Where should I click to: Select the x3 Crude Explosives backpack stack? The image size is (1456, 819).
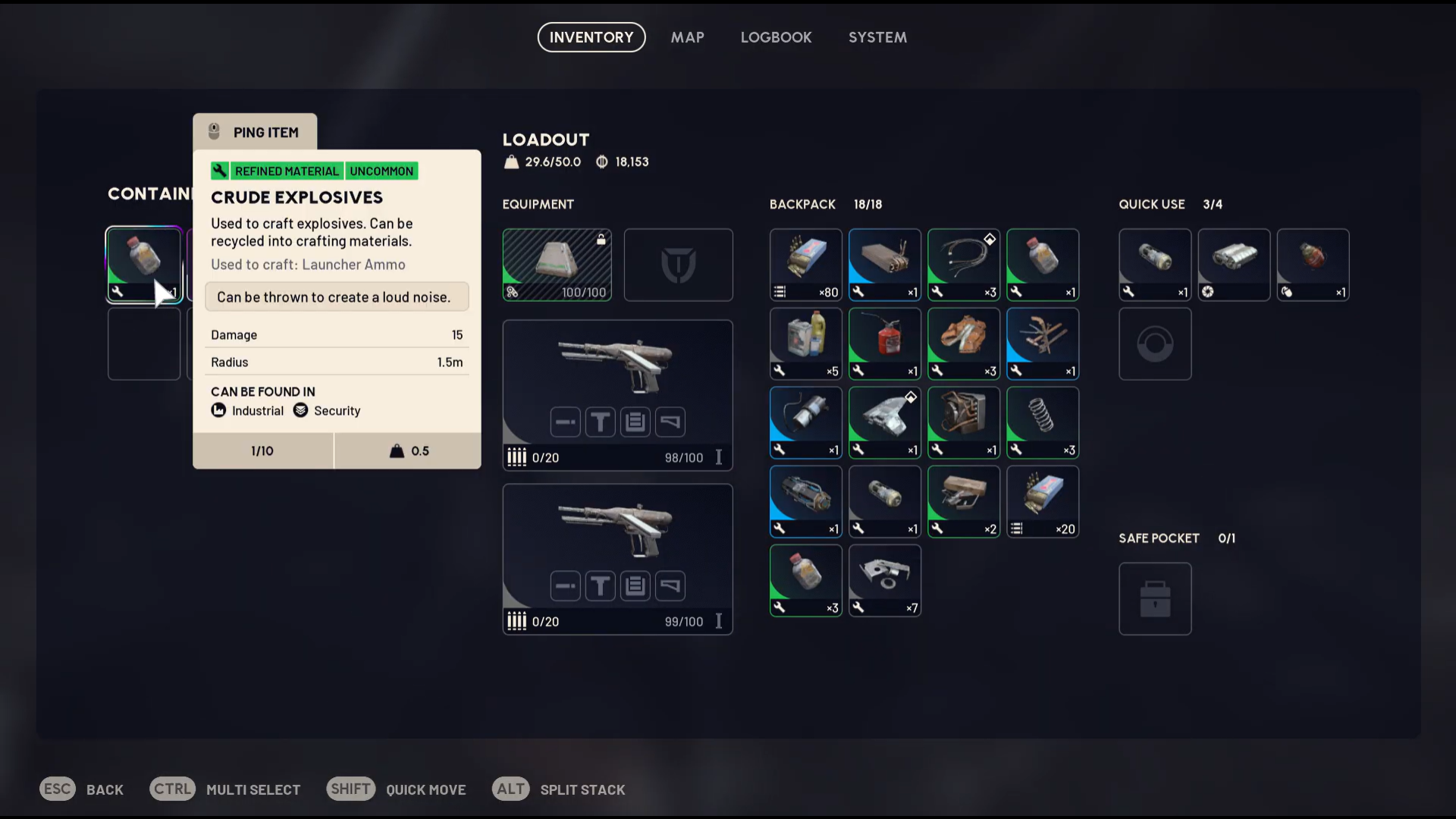[x=805, y=580]
